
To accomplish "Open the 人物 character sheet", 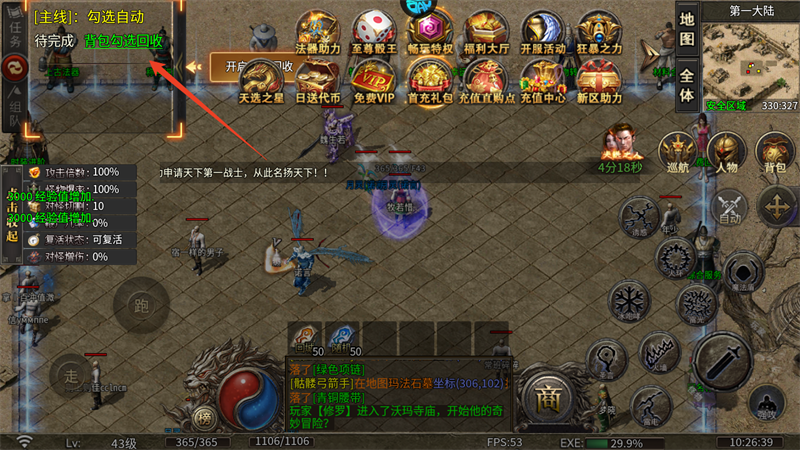I will click(727, 154).
